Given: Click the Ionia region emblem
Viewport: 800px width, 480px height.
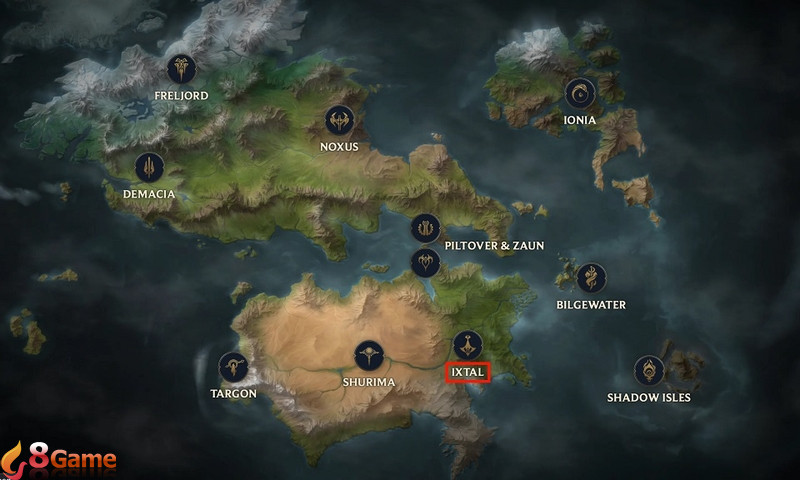Looking at the screenshot, I should pos(579,94).
